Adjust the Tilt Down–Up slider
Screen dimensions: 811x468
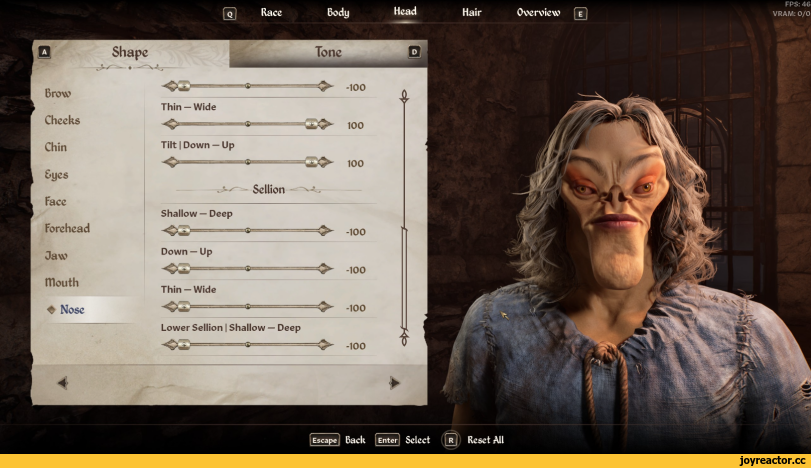coord(248,162)
